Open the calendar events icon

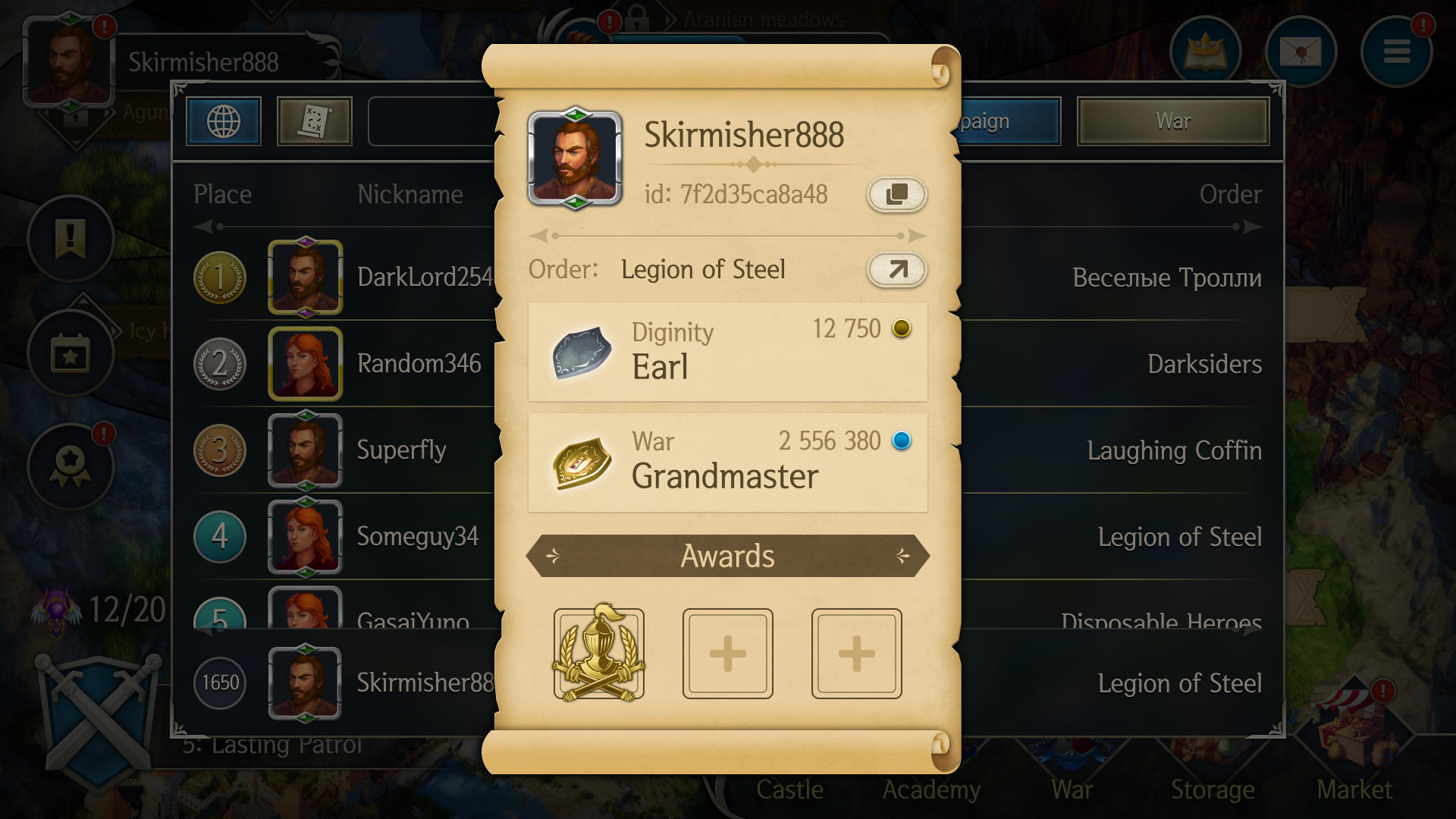pos(71,353)
